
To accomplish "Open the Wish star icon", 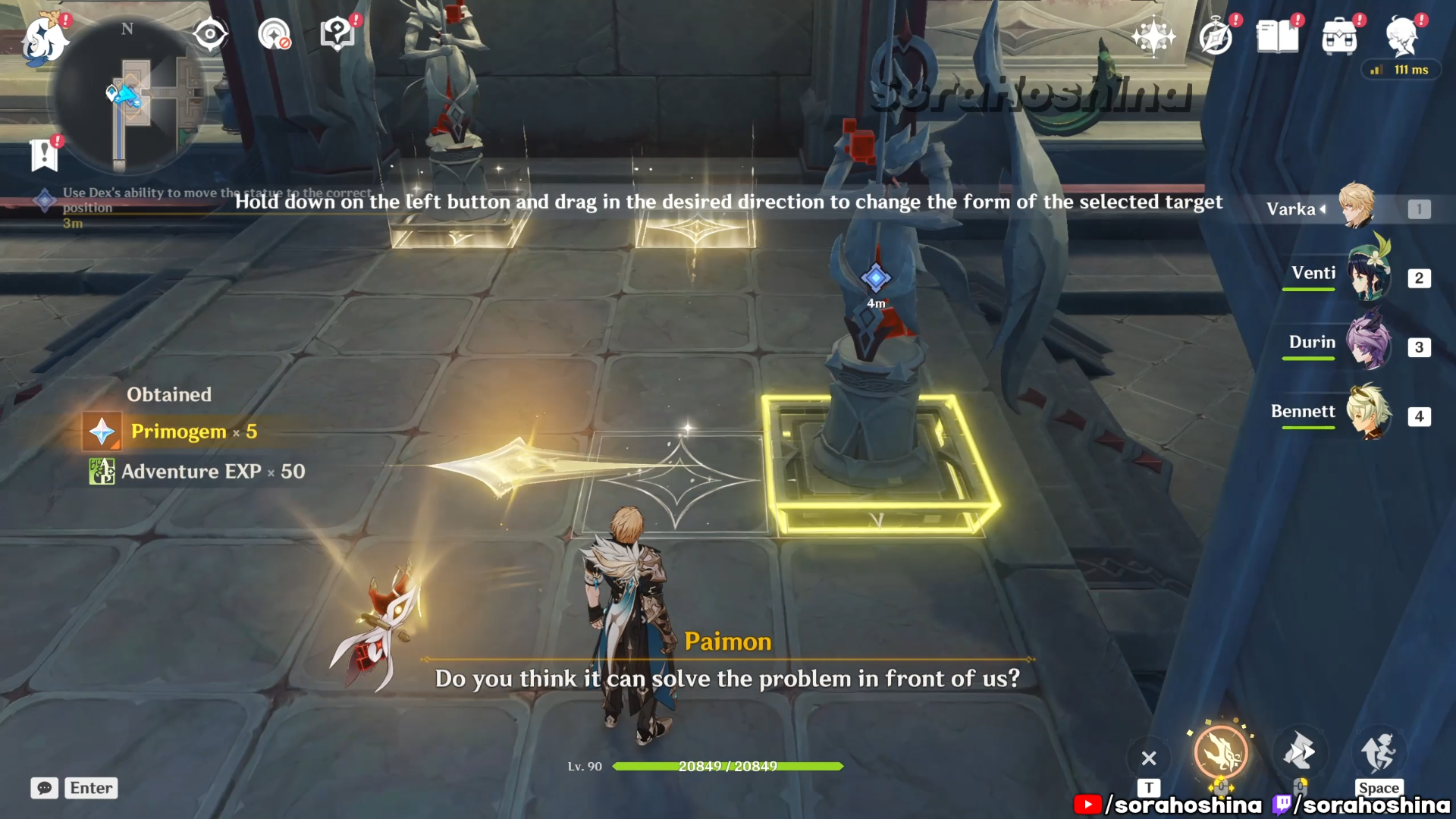I will pos(1153,36).
